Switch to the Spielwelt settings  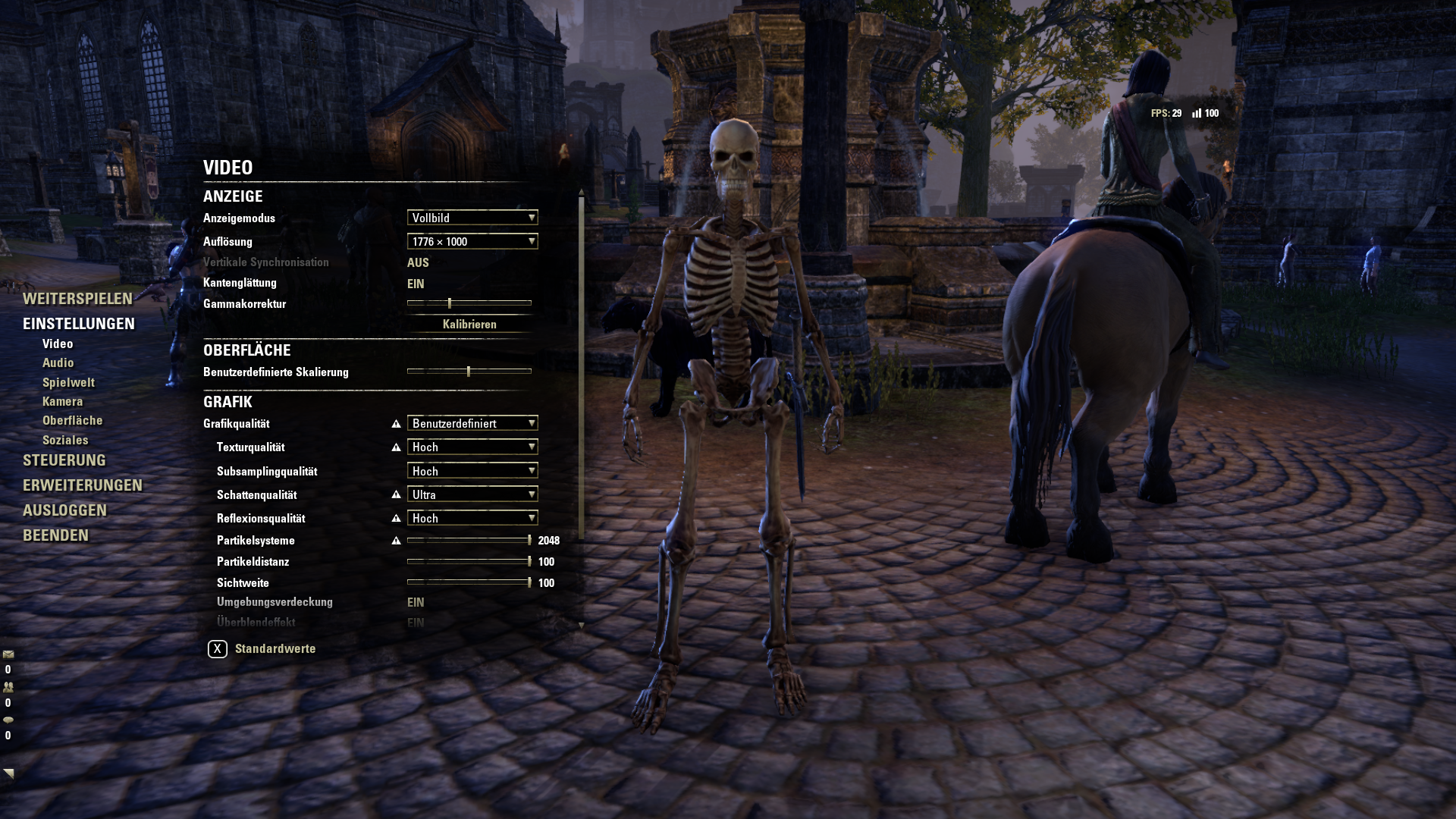coord(68,383)
